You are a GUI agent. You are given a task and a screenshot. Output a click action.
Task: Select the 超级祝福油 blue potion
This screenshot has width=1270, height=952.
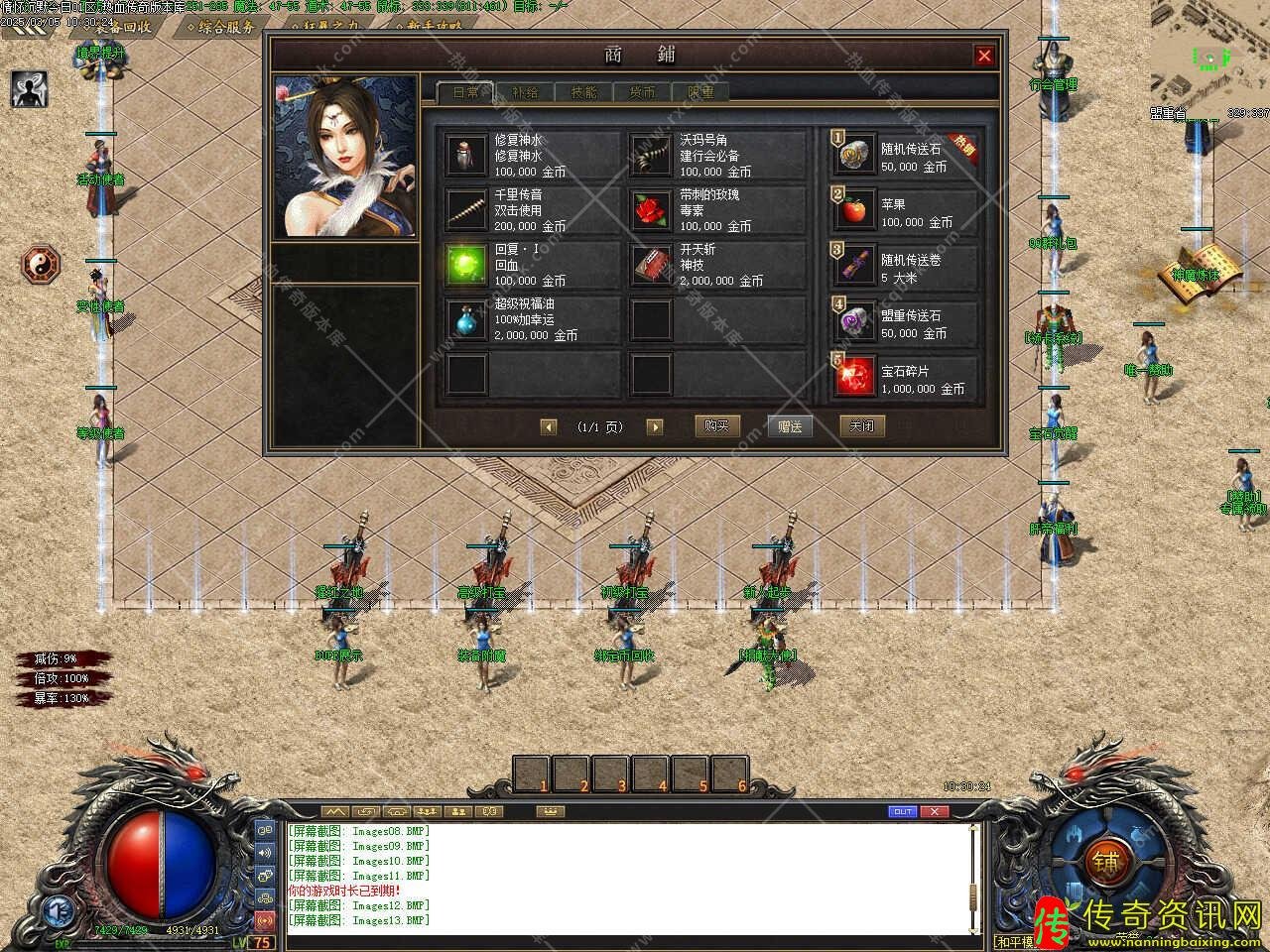point(465,319)
